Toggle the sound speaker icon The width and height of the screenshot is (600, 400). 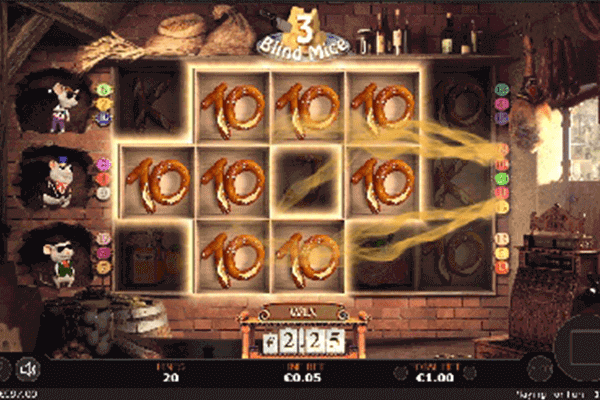click(30, 370)
